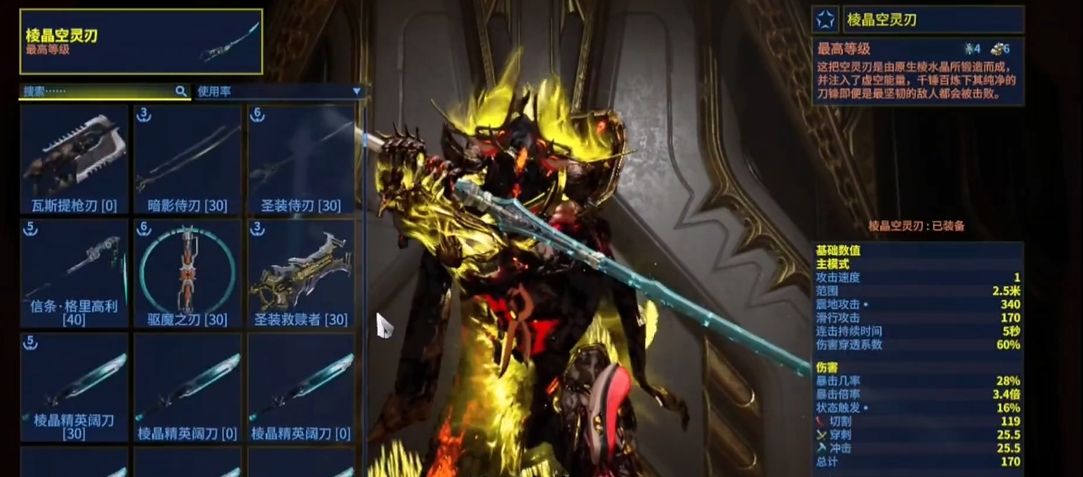Viewport: 1083px width, 477px height.
Task: Open the 使用率 sort dropdown
Action: tap(278, 91)
